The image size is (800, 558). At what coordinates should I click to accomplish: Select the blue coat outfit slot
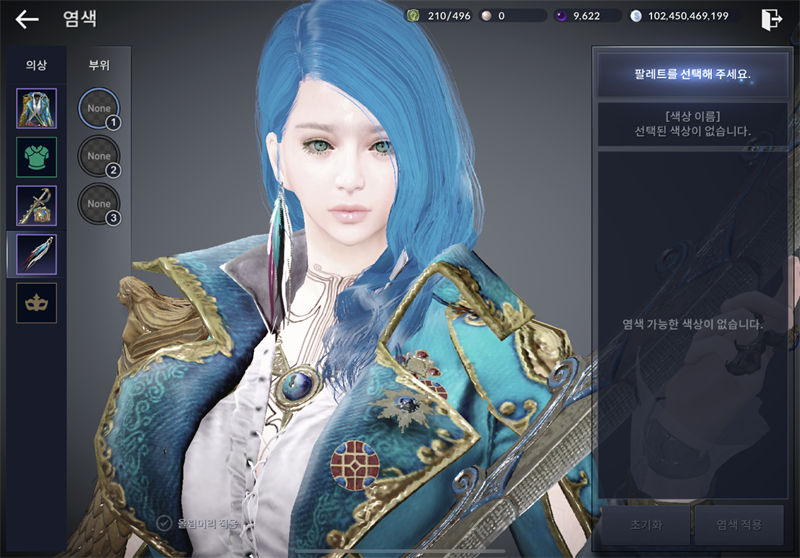coord(36,108)
